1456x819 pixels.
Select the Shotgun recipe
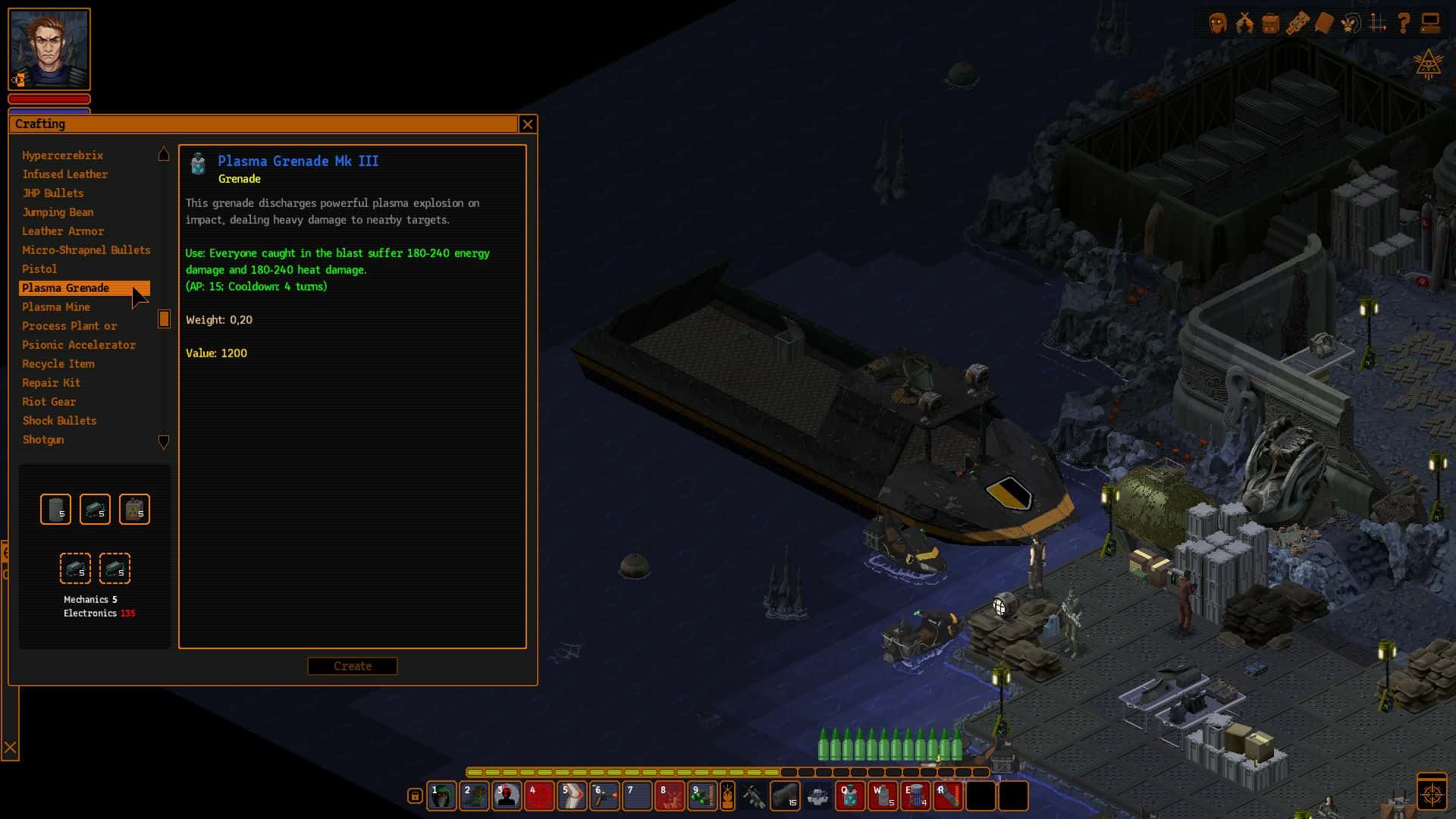(x=42, y=440)
